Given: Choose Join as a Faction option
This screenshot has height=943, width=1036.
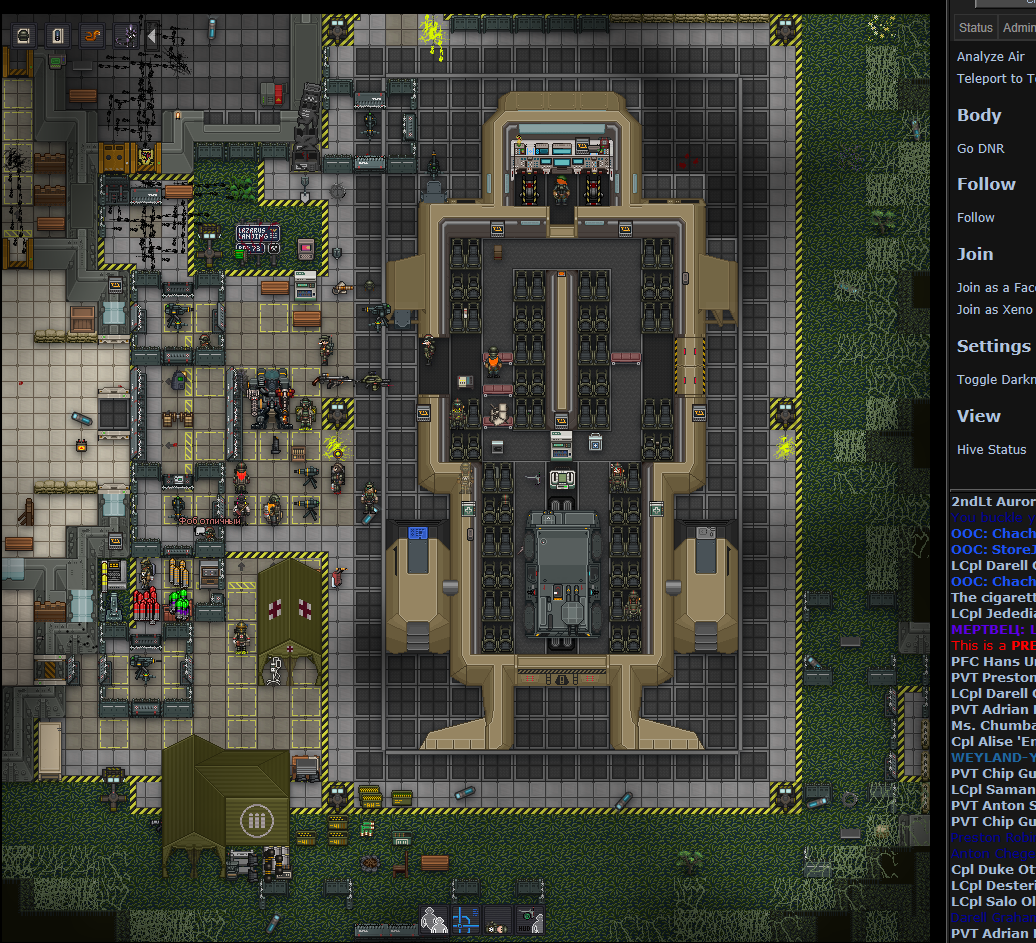Looking at the screenshot, I should [x=995, y=287].
